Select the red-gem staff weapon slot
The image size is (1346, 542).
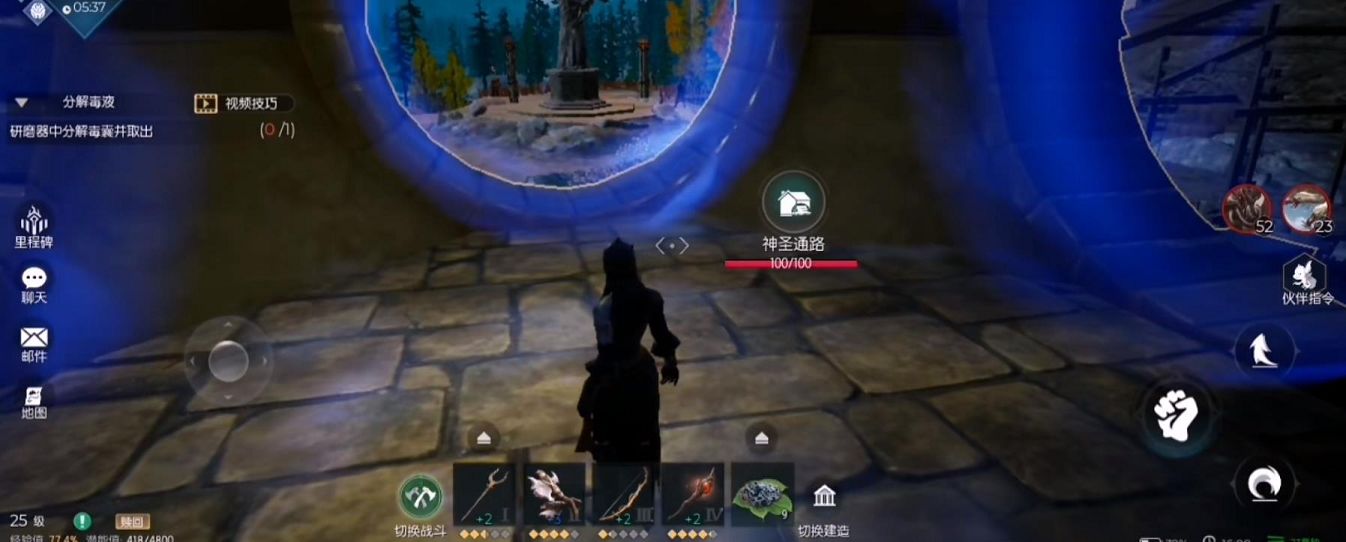(x=692, y=494)
